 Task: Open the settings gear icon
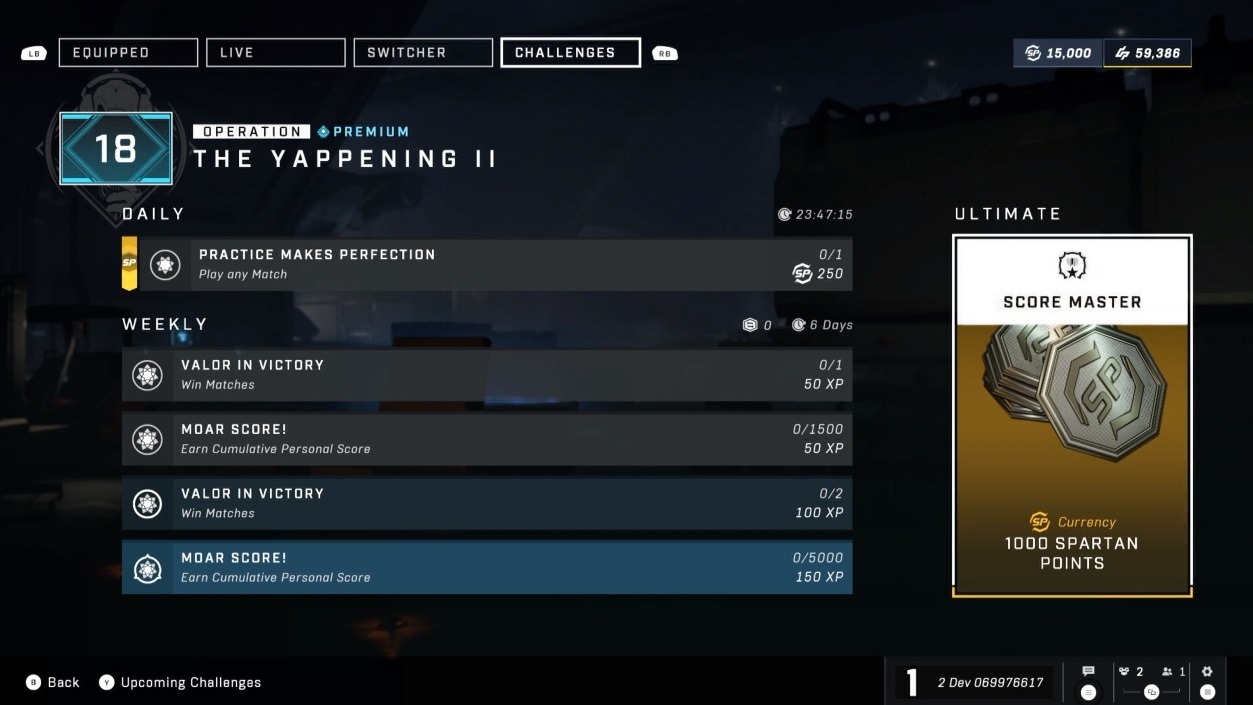(1207, 672)
